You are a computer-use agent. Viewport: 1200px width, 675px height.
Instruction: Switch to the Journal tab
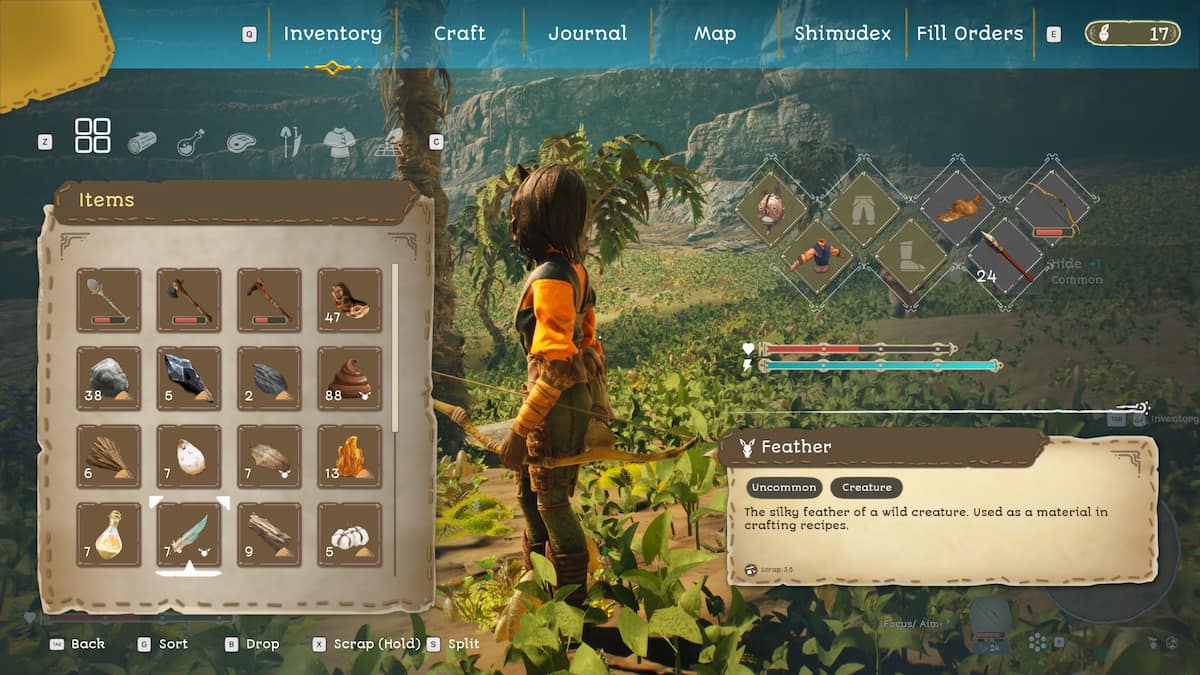(588, 33)
